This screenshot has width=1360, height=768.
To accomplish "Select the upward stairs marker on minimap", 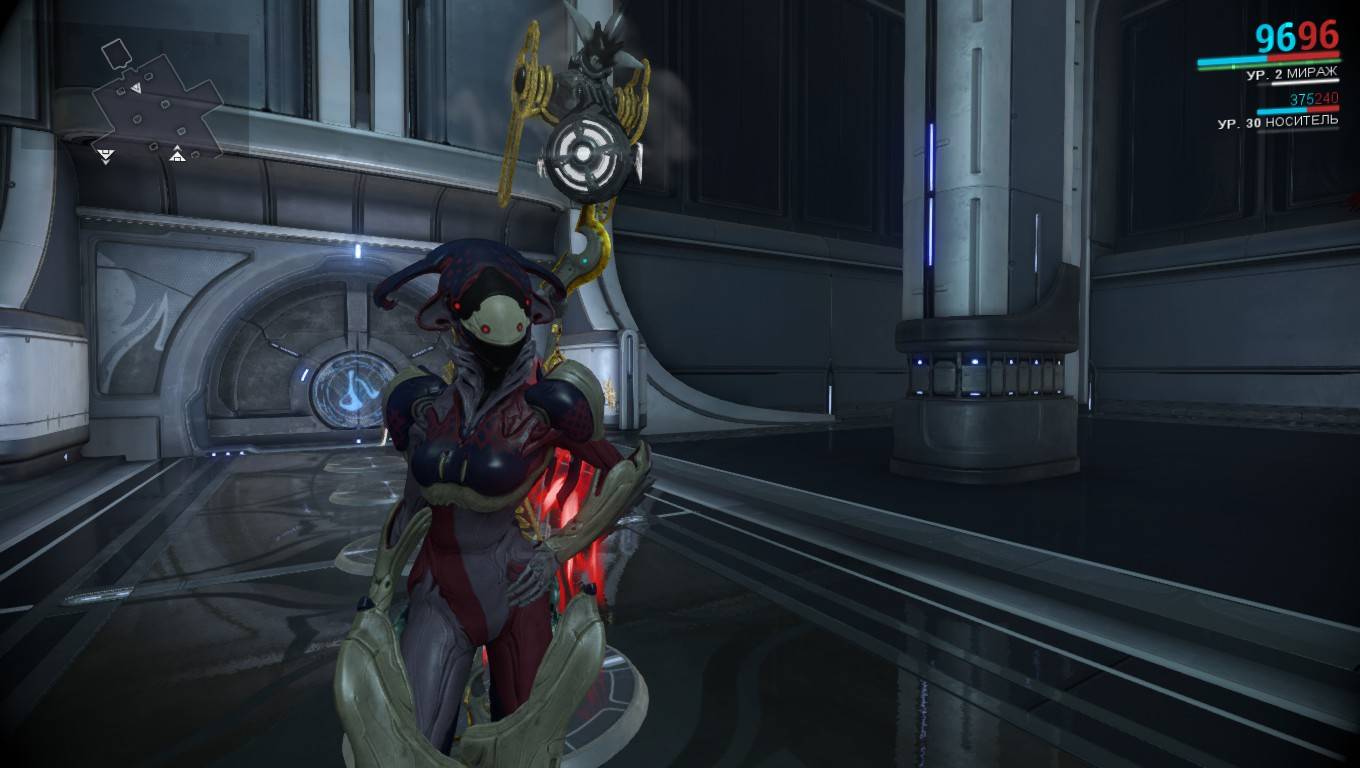I will coord(177,153).
